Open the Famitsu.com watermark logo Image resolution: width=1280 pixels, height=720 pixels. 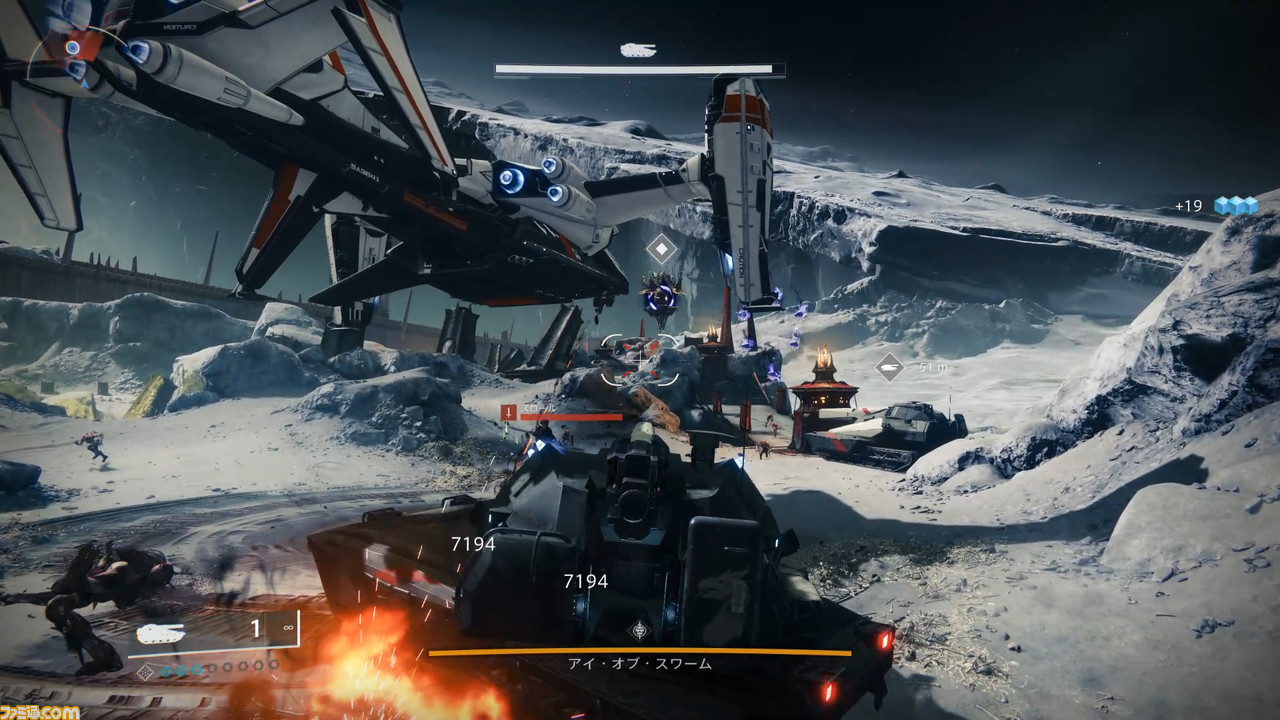(x=40, y=711)
